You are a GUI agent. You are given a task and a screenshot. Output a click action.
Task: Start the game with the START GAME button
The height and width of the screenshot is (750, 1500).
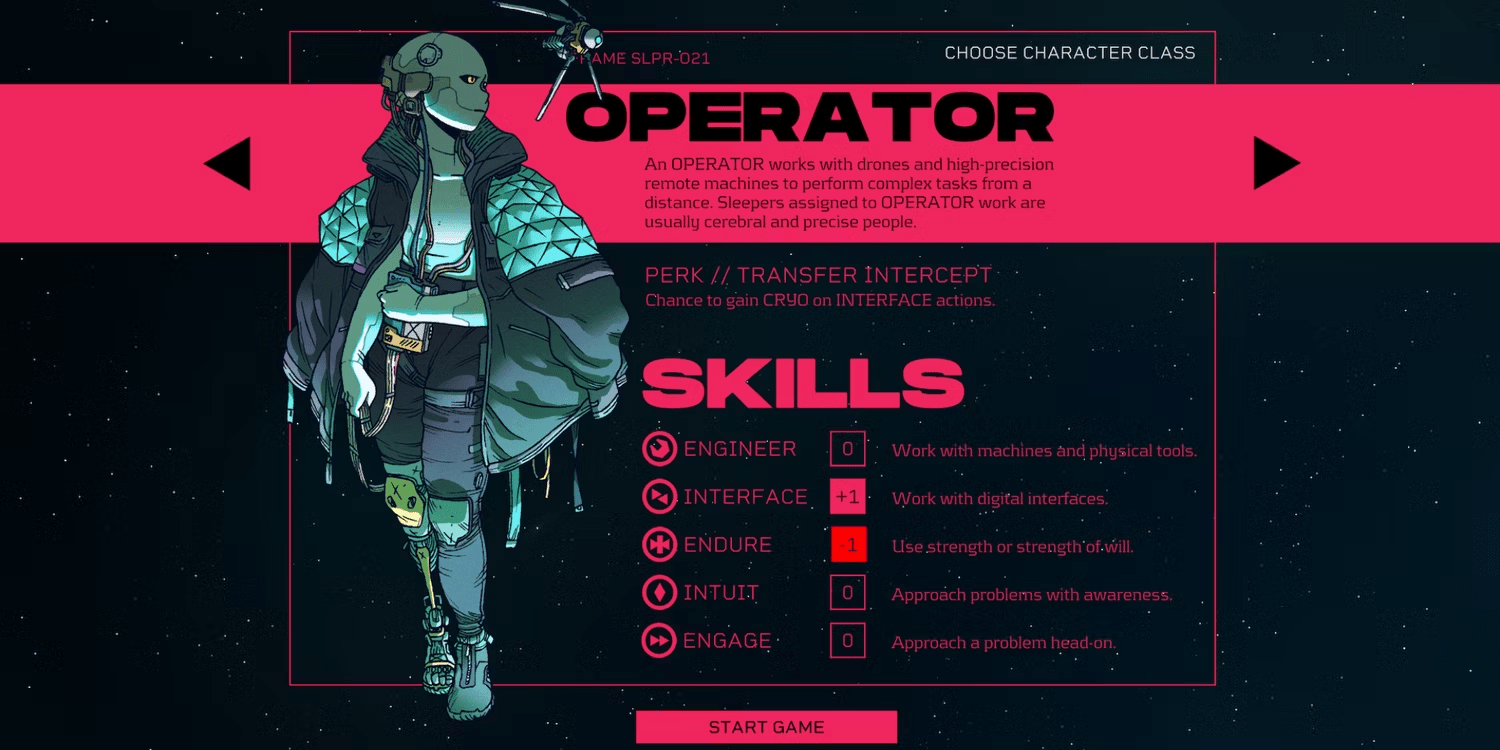click(766, 727)
